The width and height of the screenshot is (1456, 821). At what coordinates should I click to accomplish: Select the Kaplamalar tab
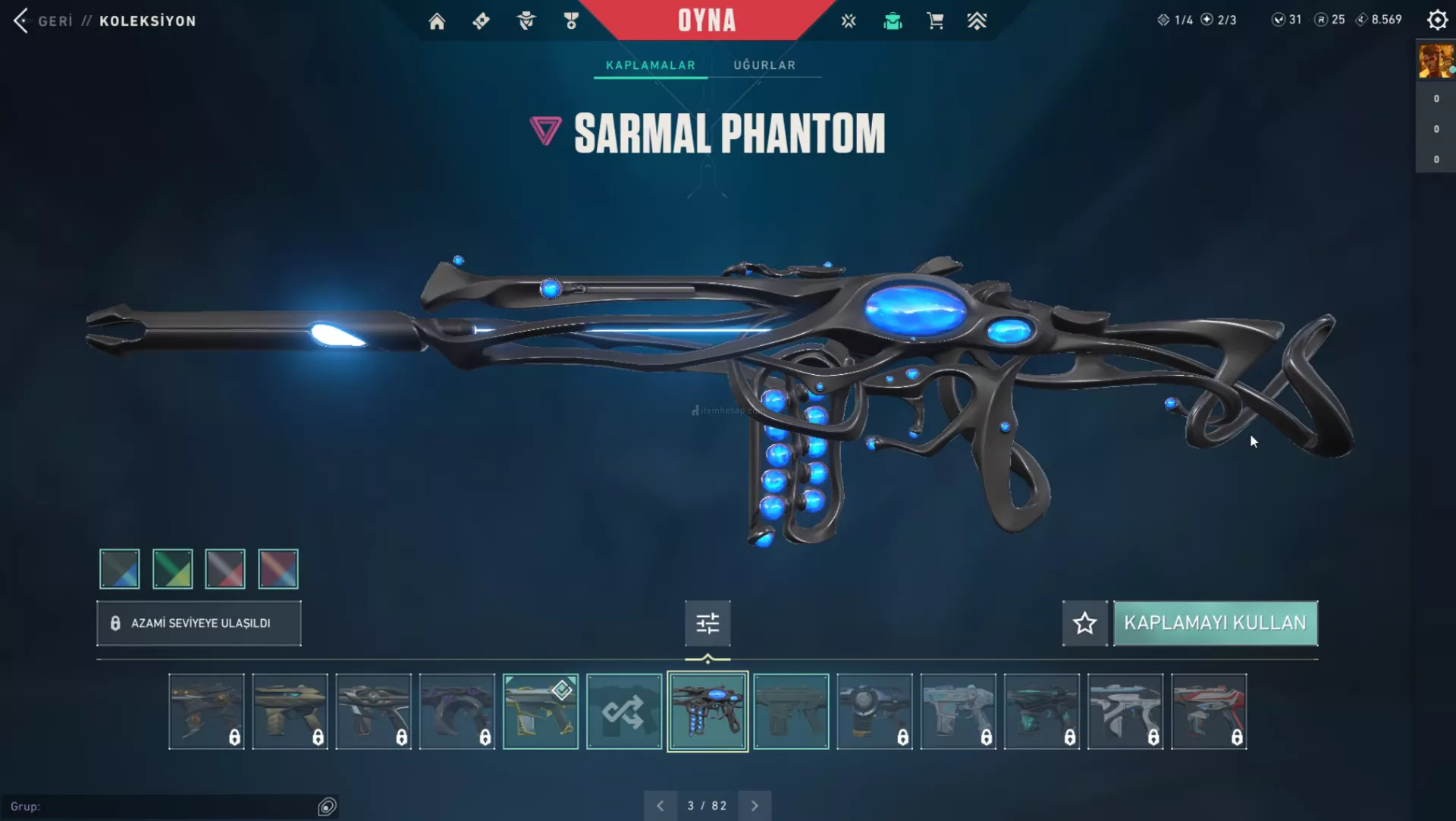(651, 65)
